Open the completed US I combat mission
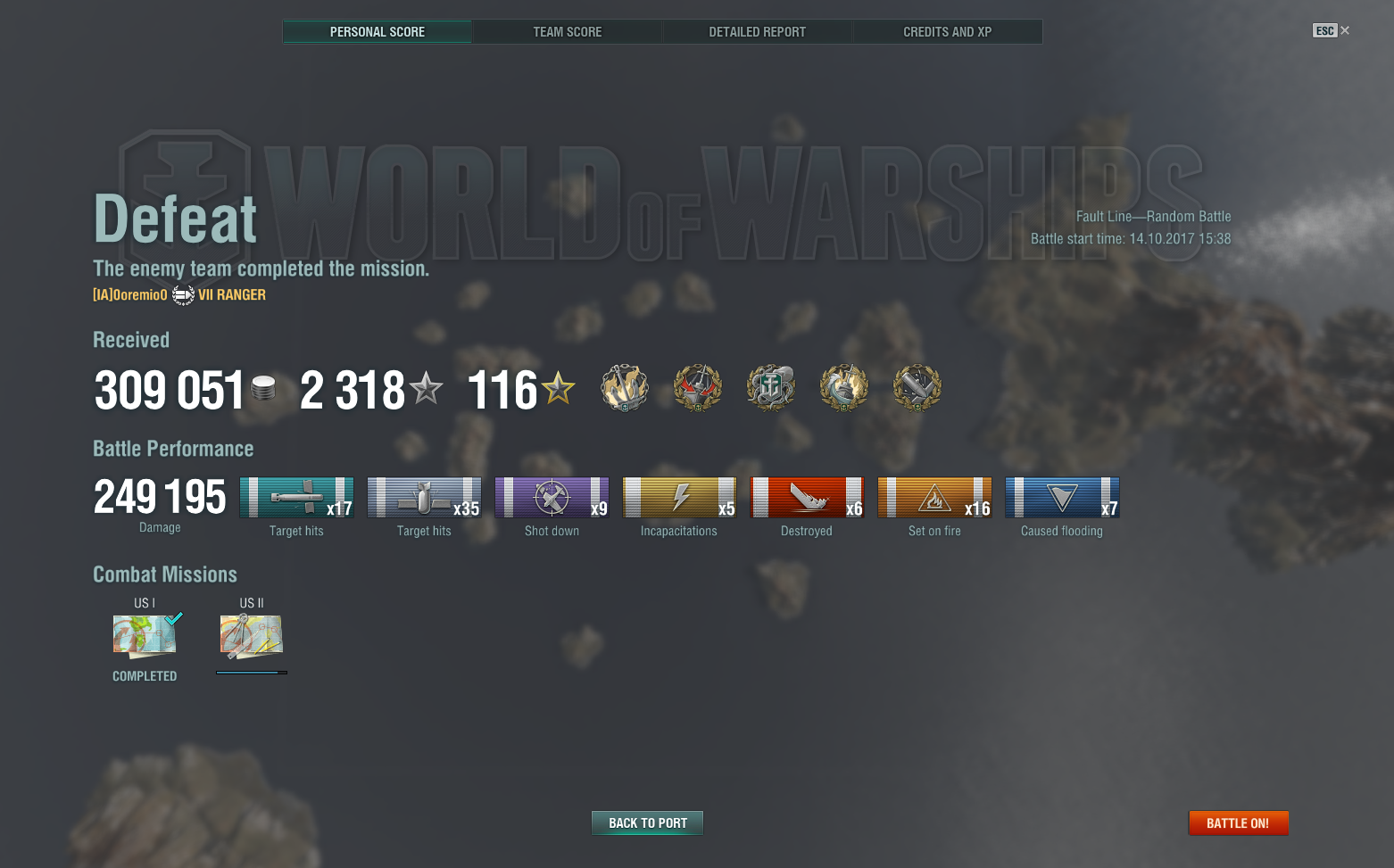Screen dimensions: 1394x868 click(x=145, y=636)
